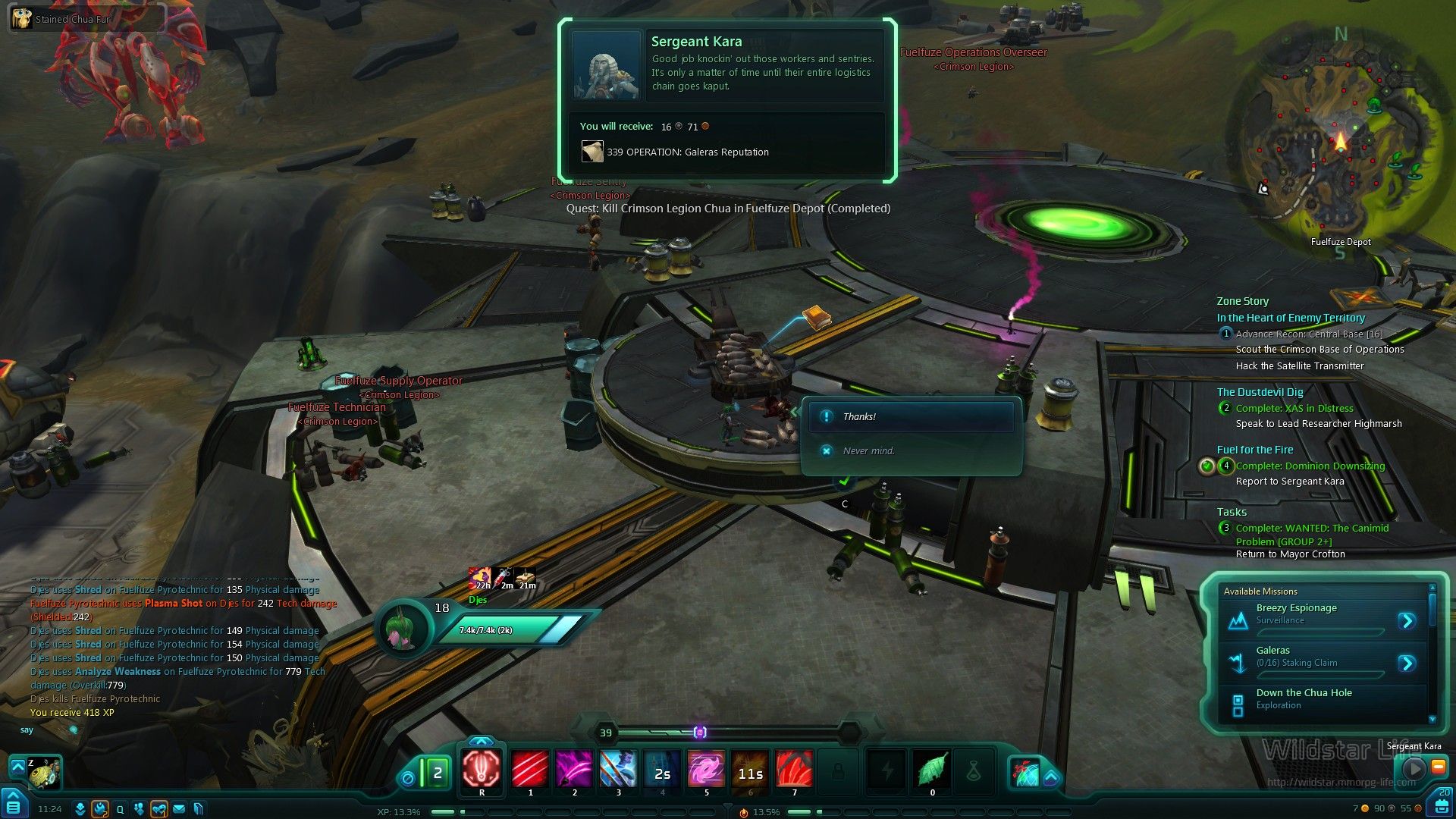The width and height of the screenshot is (1456, 819).
Task: Open the Breezy Espionage mission arrow
Action: [x=1407, y=621]
